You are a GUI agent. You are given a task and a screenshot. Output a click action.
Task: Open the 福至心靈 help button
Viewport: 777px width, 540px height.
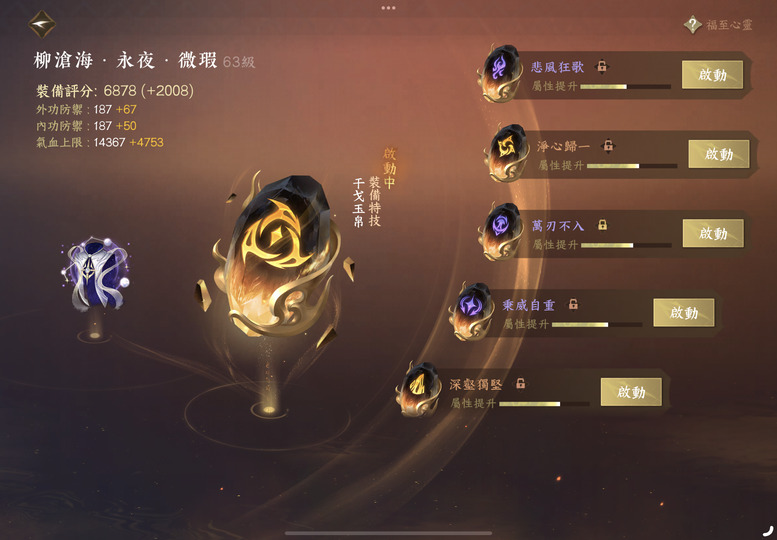coord(692,25)
